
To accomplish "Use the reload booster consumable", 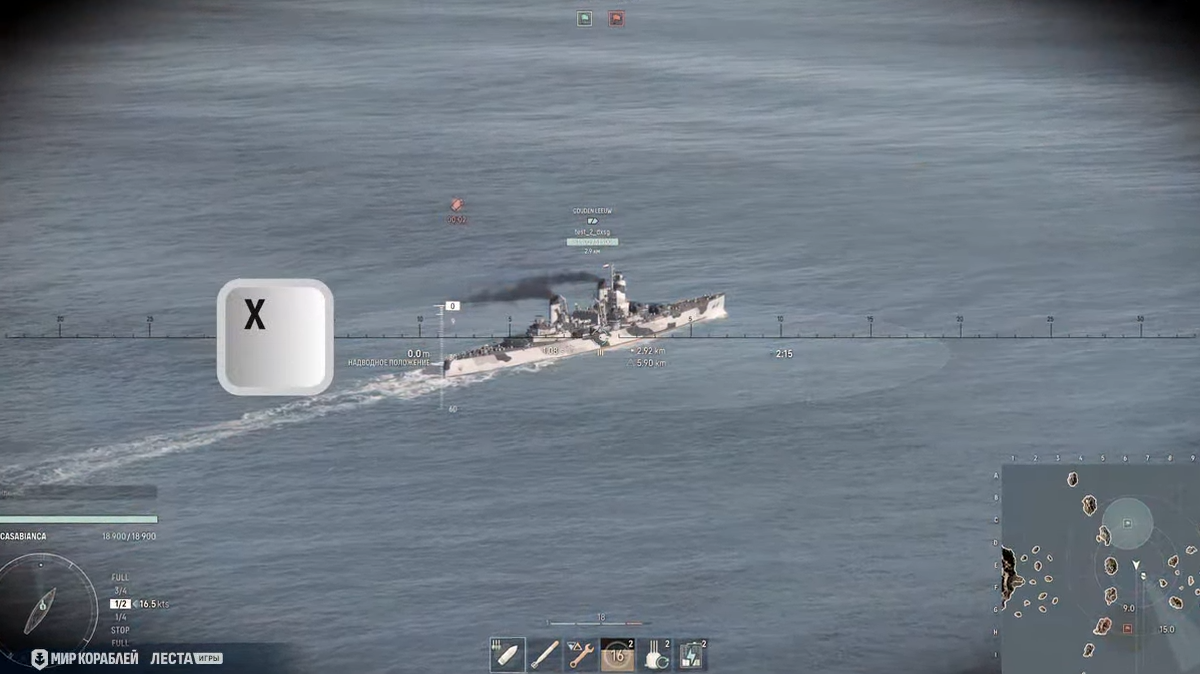I will 656,655.
